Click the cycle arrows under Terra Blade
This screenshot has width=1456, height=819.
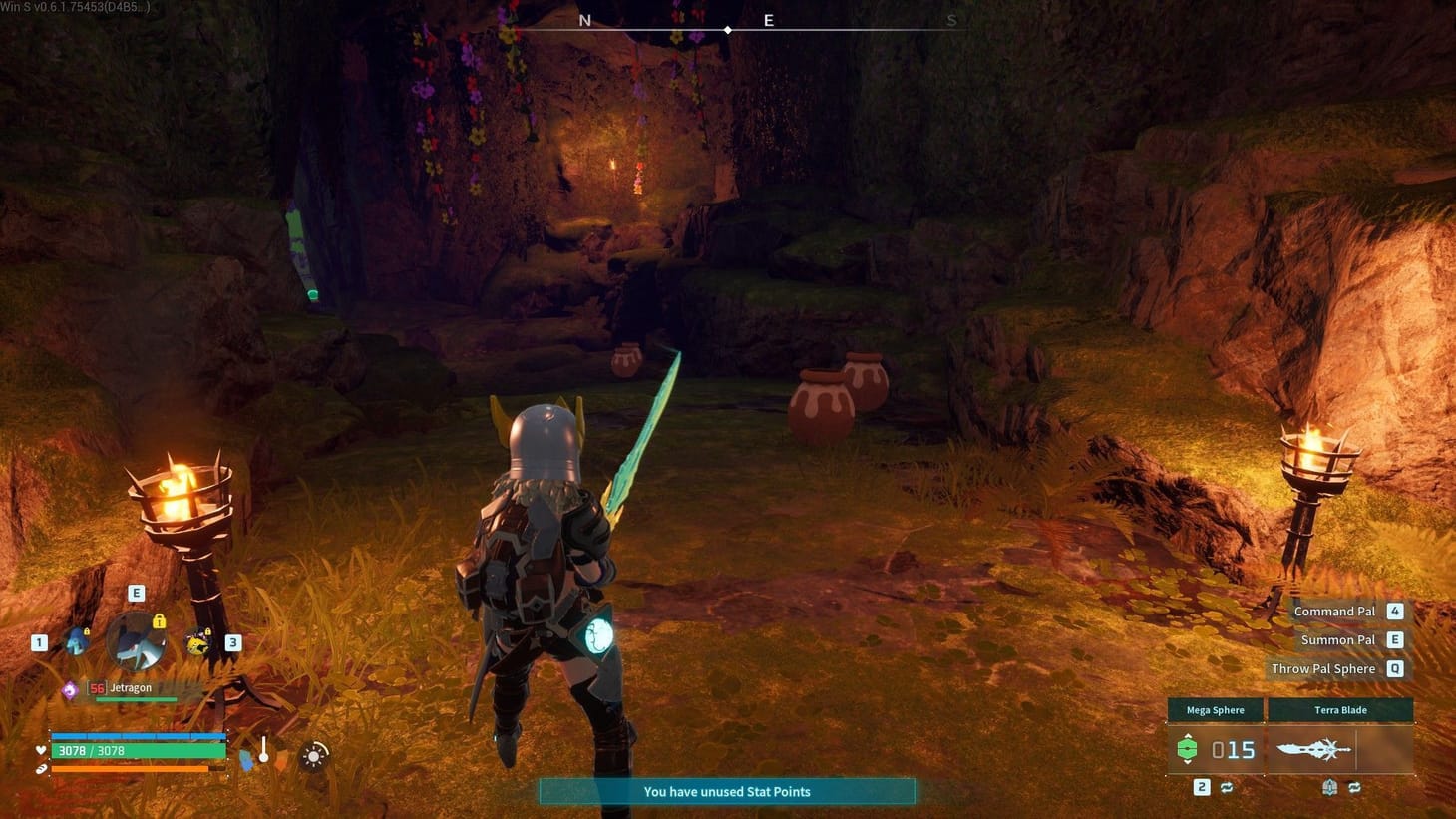coord(1355,786)
